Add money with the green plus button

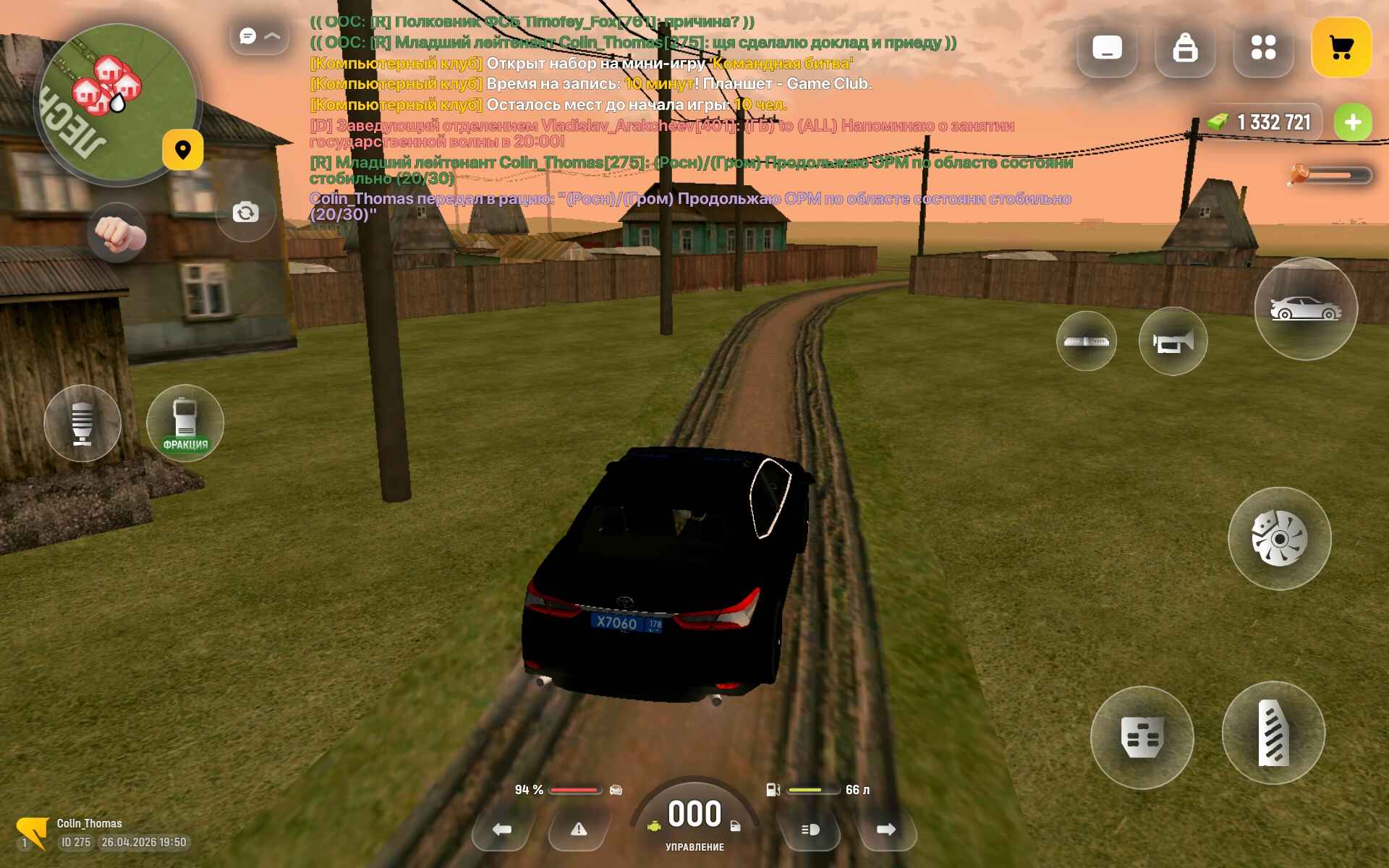(1352, 122)
